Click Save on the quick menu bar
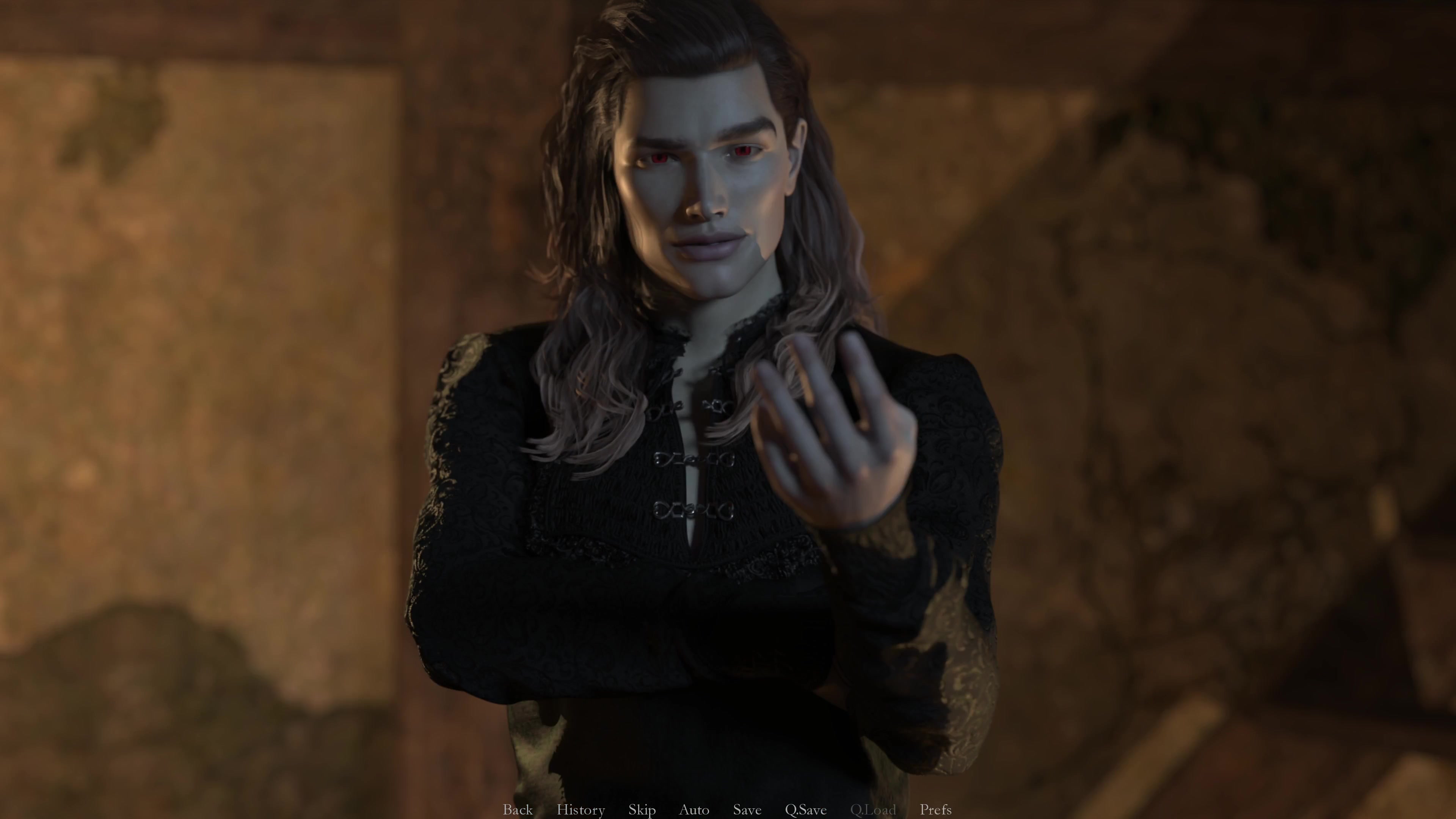1456x819 pixels. click(747, 810)
